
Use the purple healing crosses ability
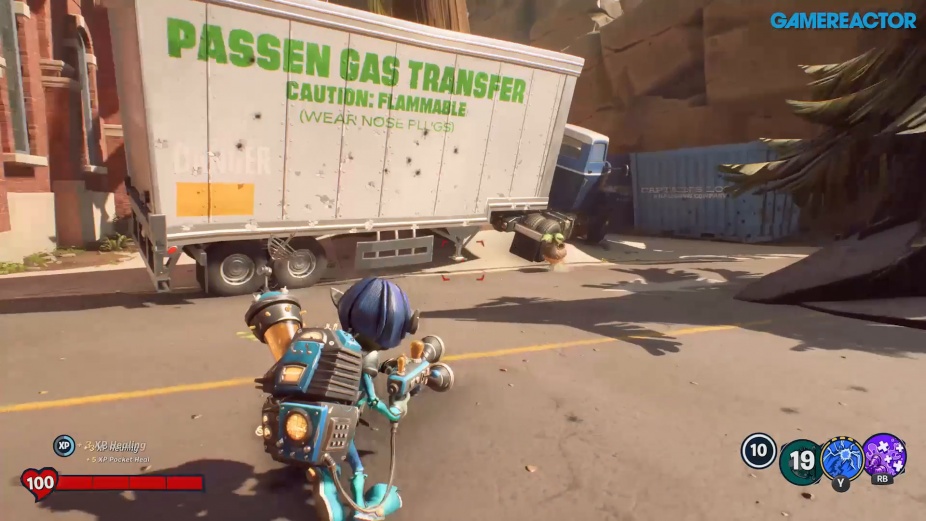[x=885, y=455]
